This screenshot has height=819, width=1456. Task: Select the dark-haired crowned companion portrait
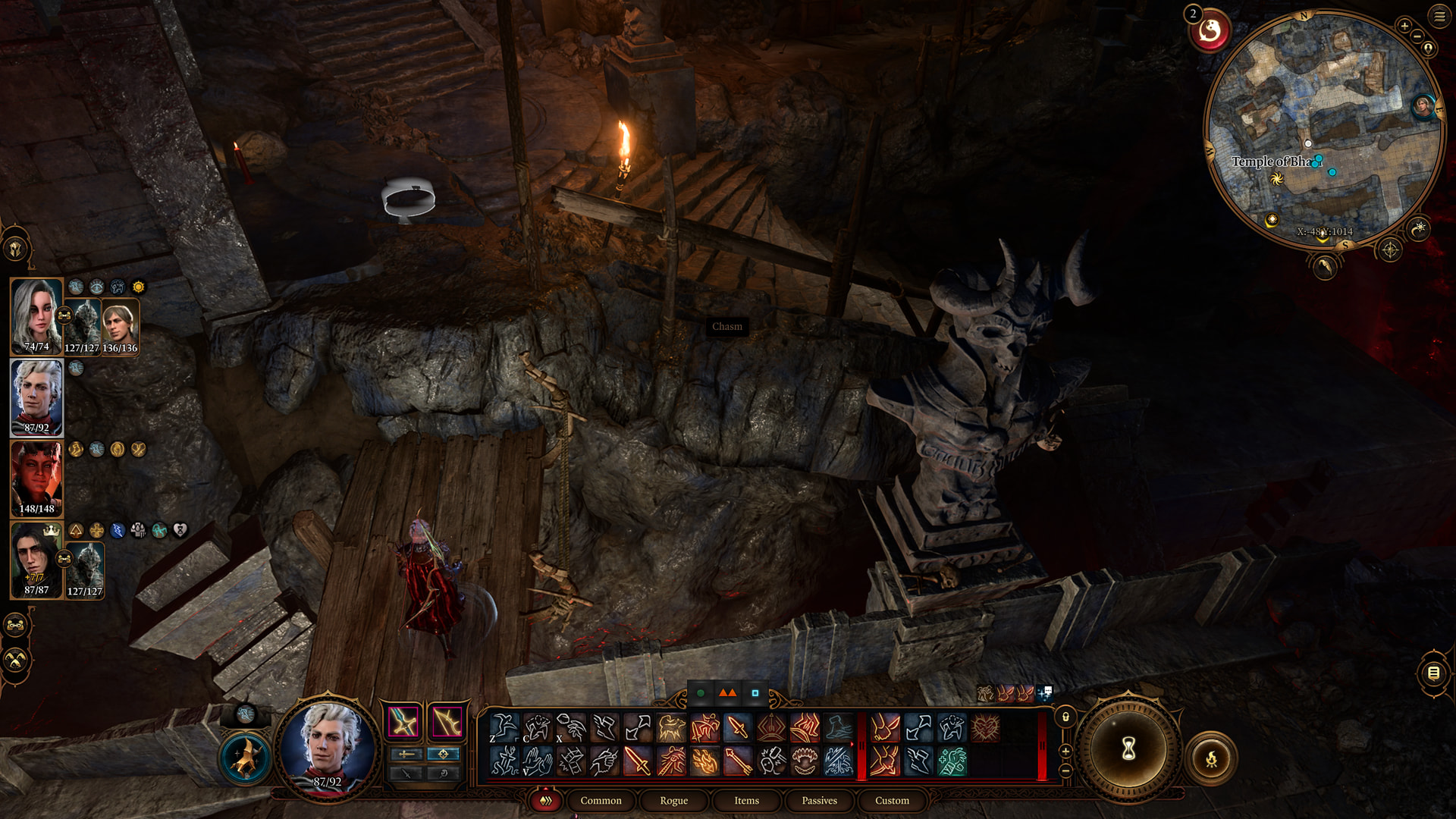pyautogui.click(x=36, y=560)
